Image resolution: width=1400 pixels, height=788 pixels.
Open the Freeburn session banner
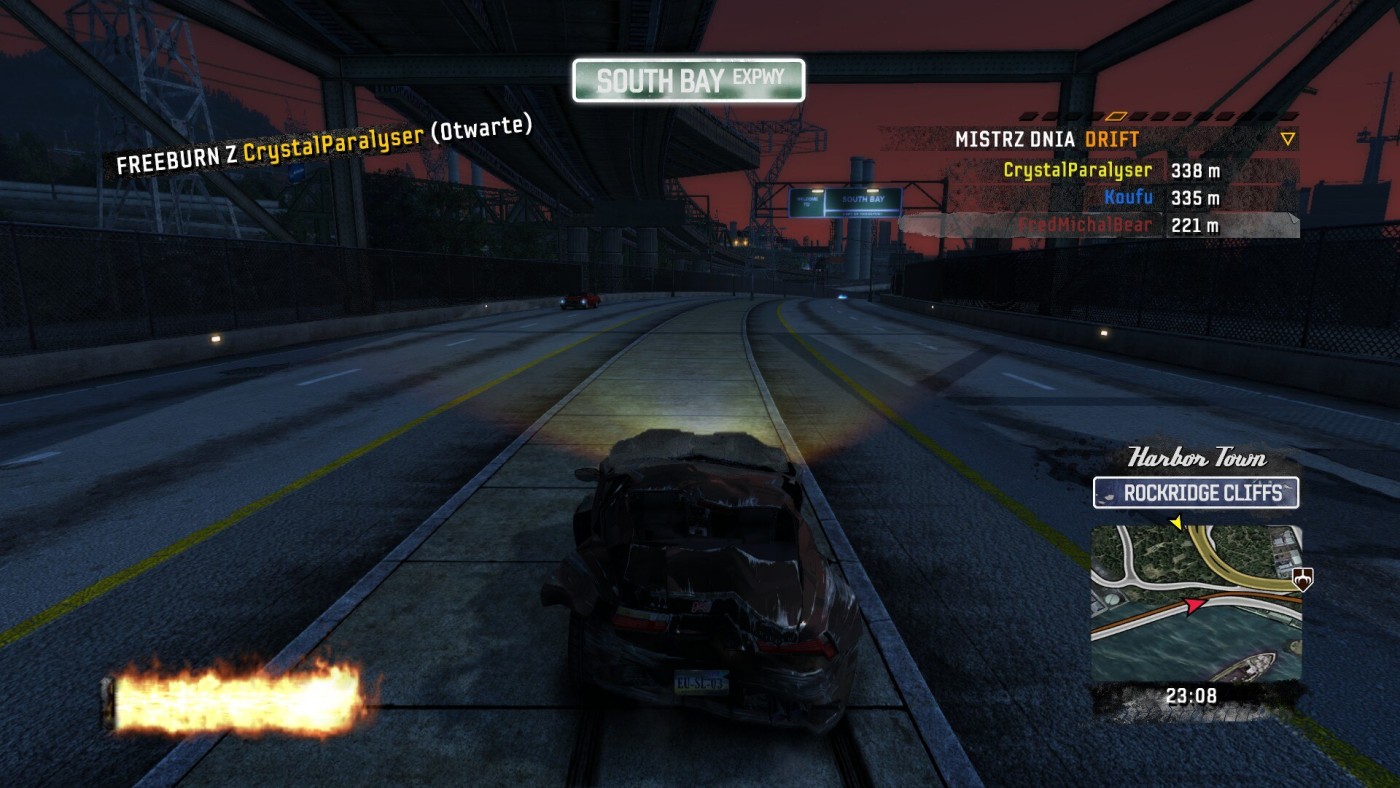coord(323,146)
